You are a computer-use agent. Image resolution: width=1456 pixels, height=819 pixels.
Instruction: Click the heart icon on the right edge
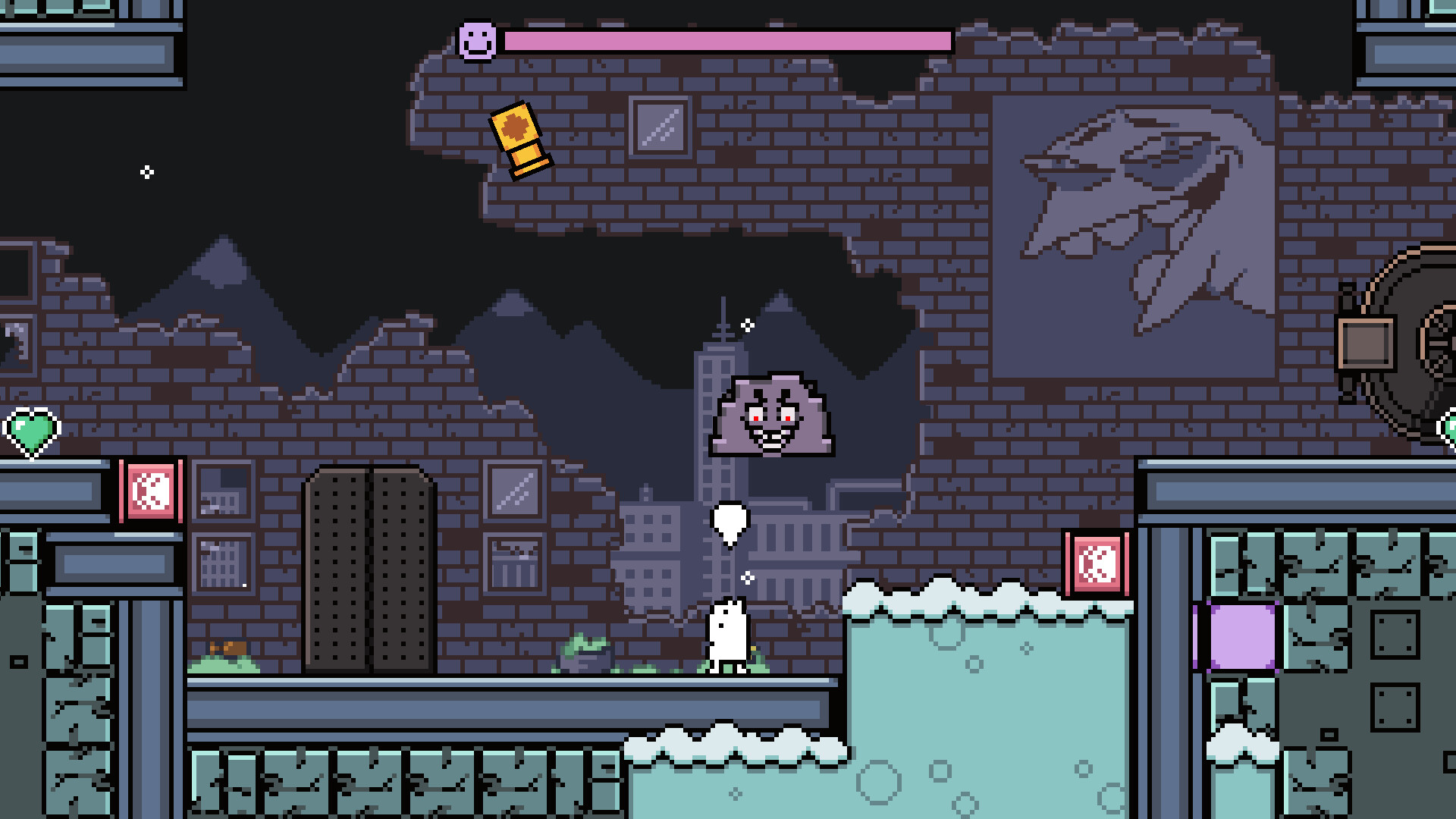point(1448,428)
